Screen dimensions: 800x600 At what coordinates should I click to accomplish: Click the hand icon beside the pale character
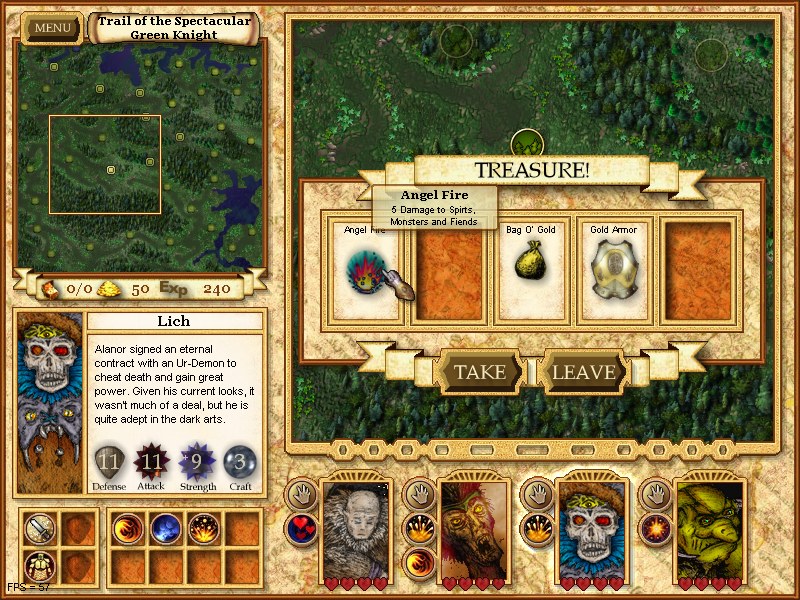(x=300, y=492)
